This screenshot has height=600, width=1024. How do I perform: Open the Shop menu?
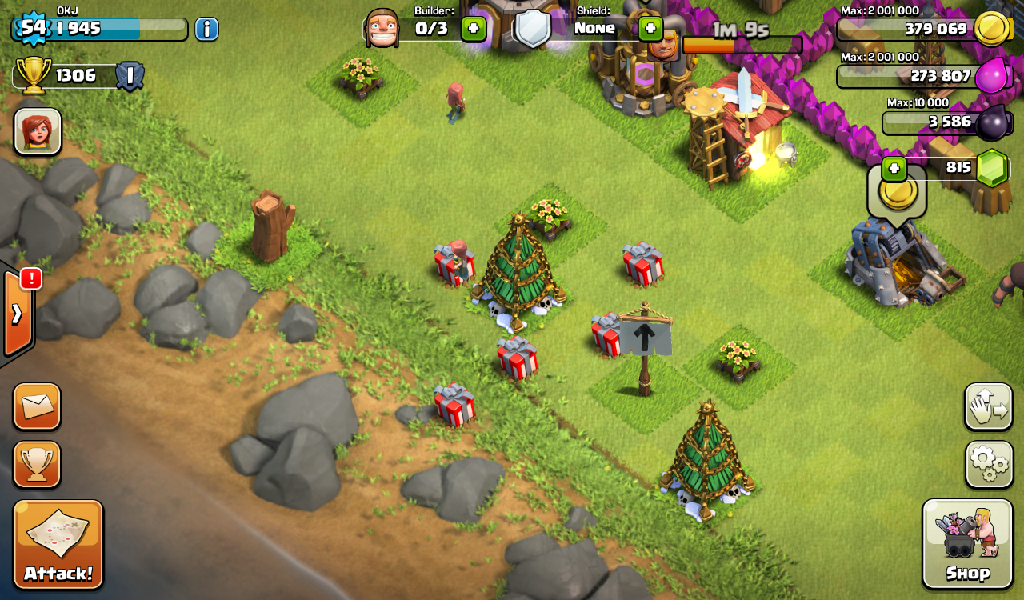click(967, 543)
